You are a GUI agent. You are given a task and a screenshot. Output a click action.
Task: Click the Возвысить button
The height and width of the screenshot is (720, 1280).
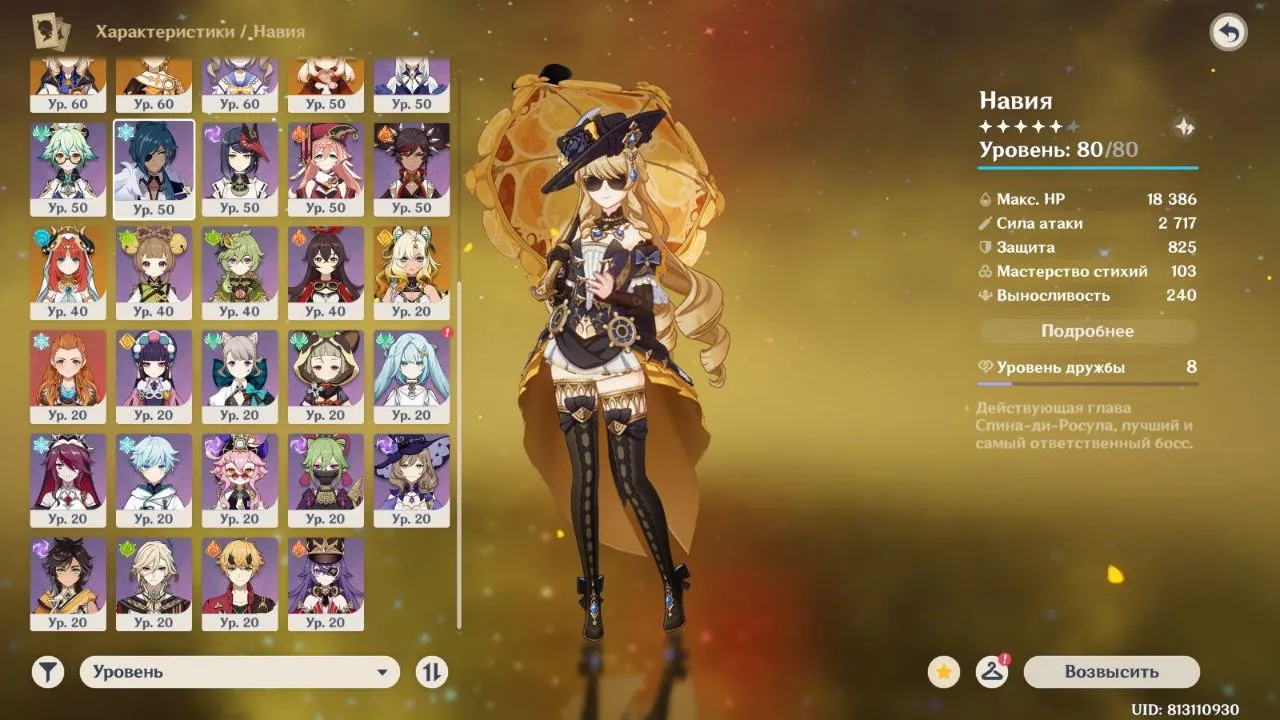(x=1111, y=671)
